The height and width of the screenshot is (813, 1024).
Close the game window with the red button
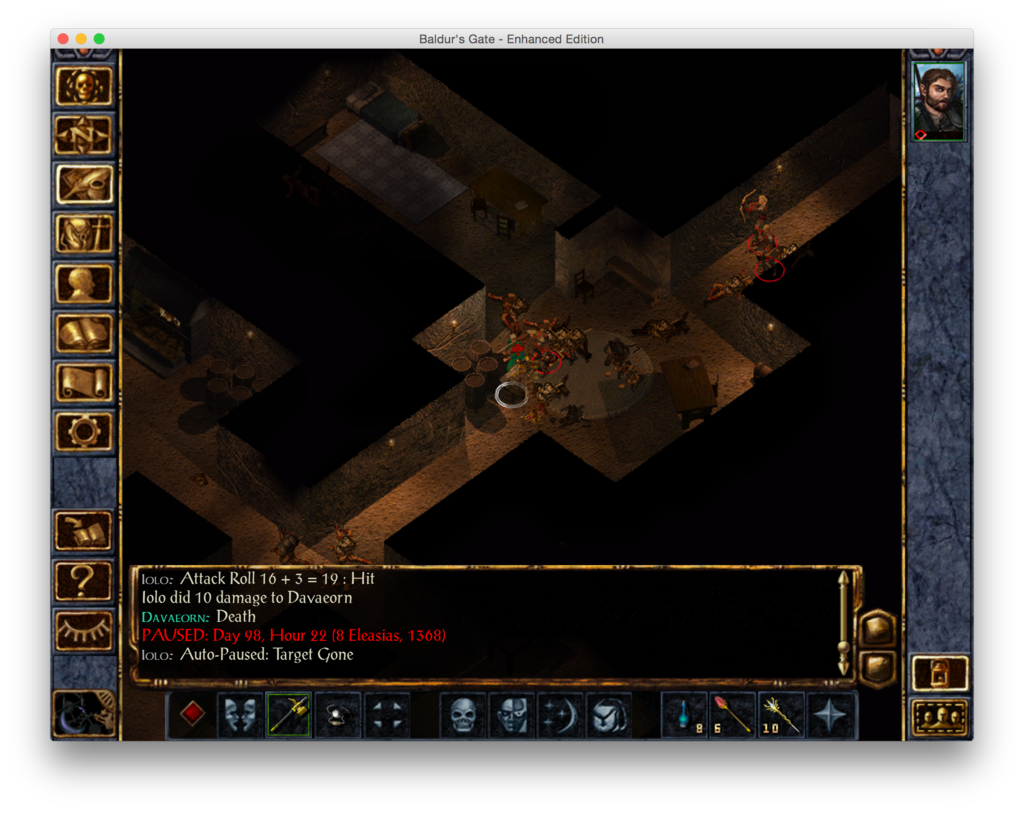63,39
